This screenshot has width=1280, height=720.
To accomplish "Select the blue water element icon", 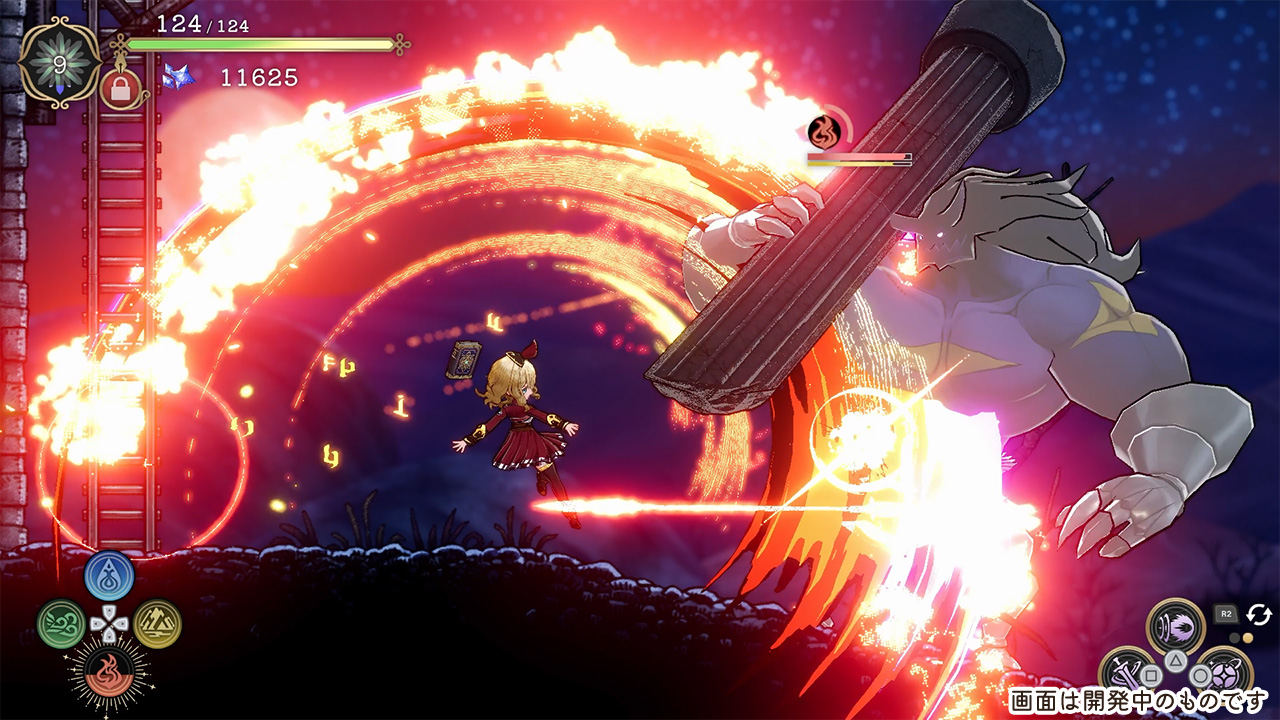I will pos(109,576).
